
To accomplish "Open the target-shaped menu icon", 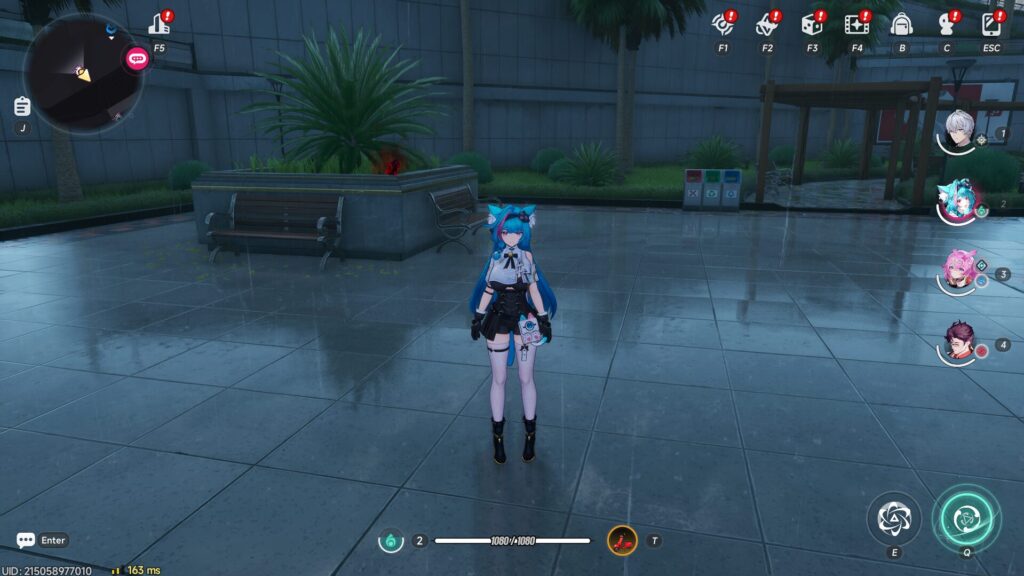I will (722, 24).
